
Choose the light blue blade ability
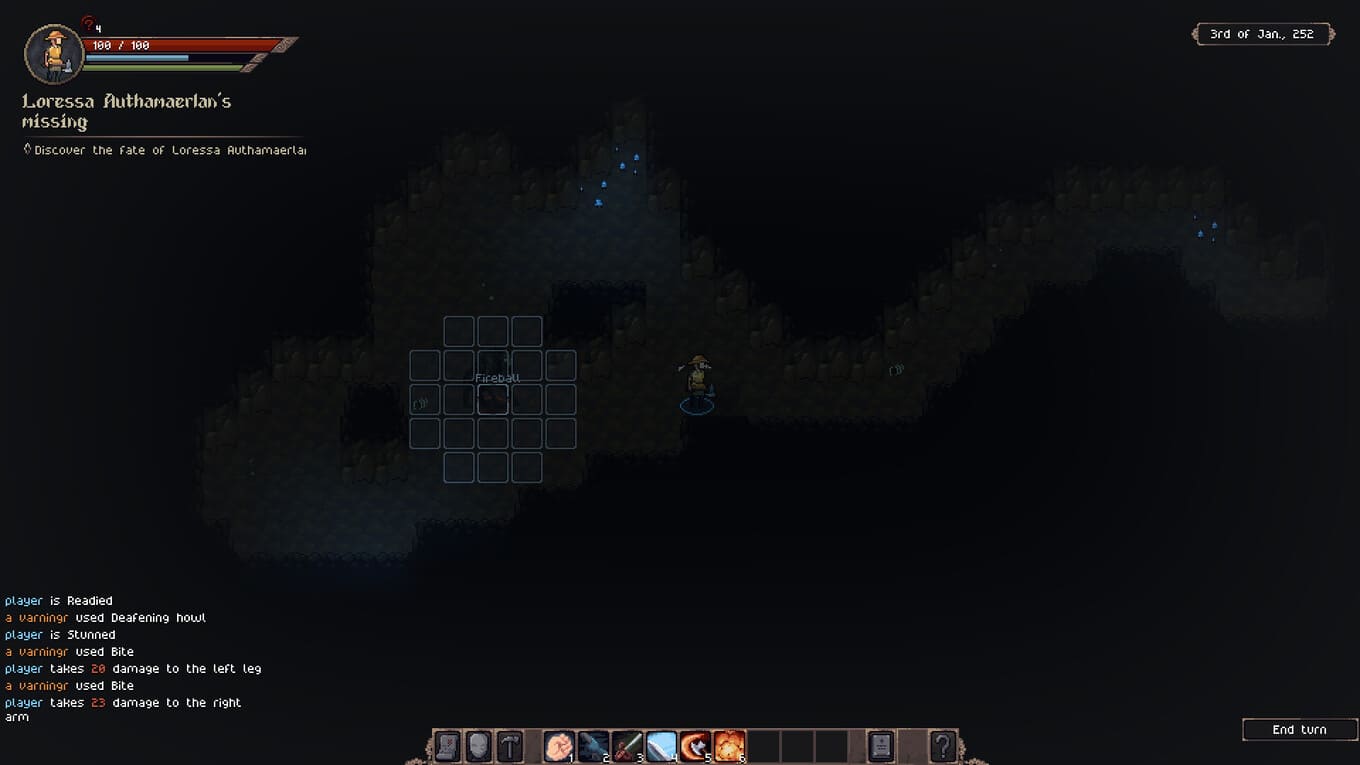(661, 746)
